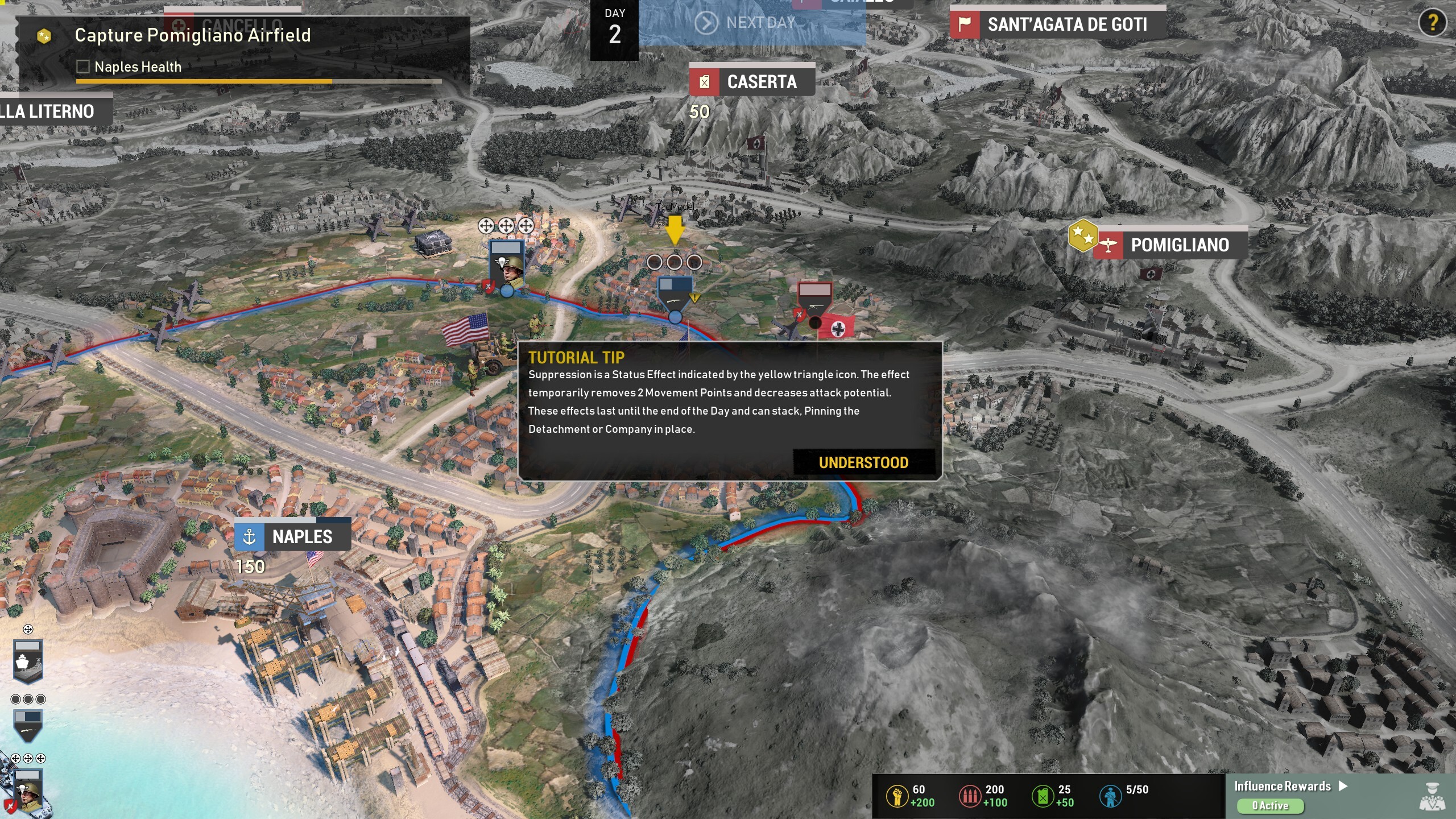Expand the Influence Rewards panel

coord(1290,787)
